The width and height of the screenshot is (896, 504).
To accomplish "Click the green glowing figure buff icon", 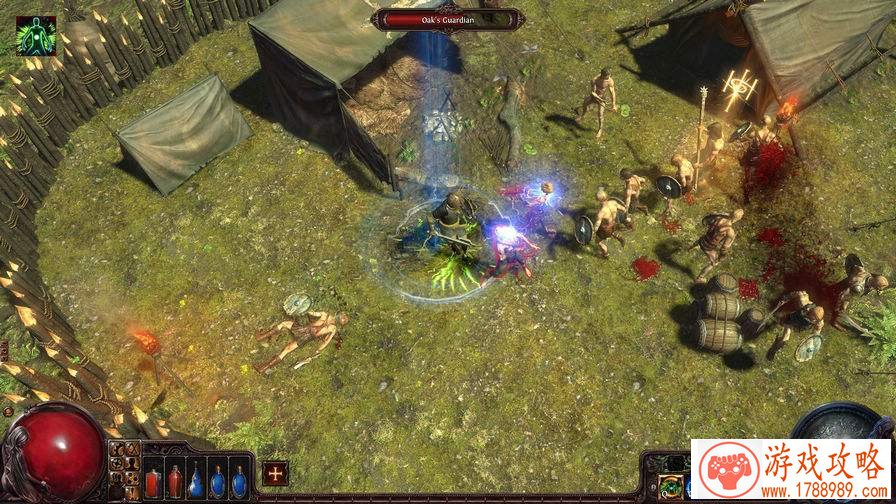I will (x=35, y=35).
